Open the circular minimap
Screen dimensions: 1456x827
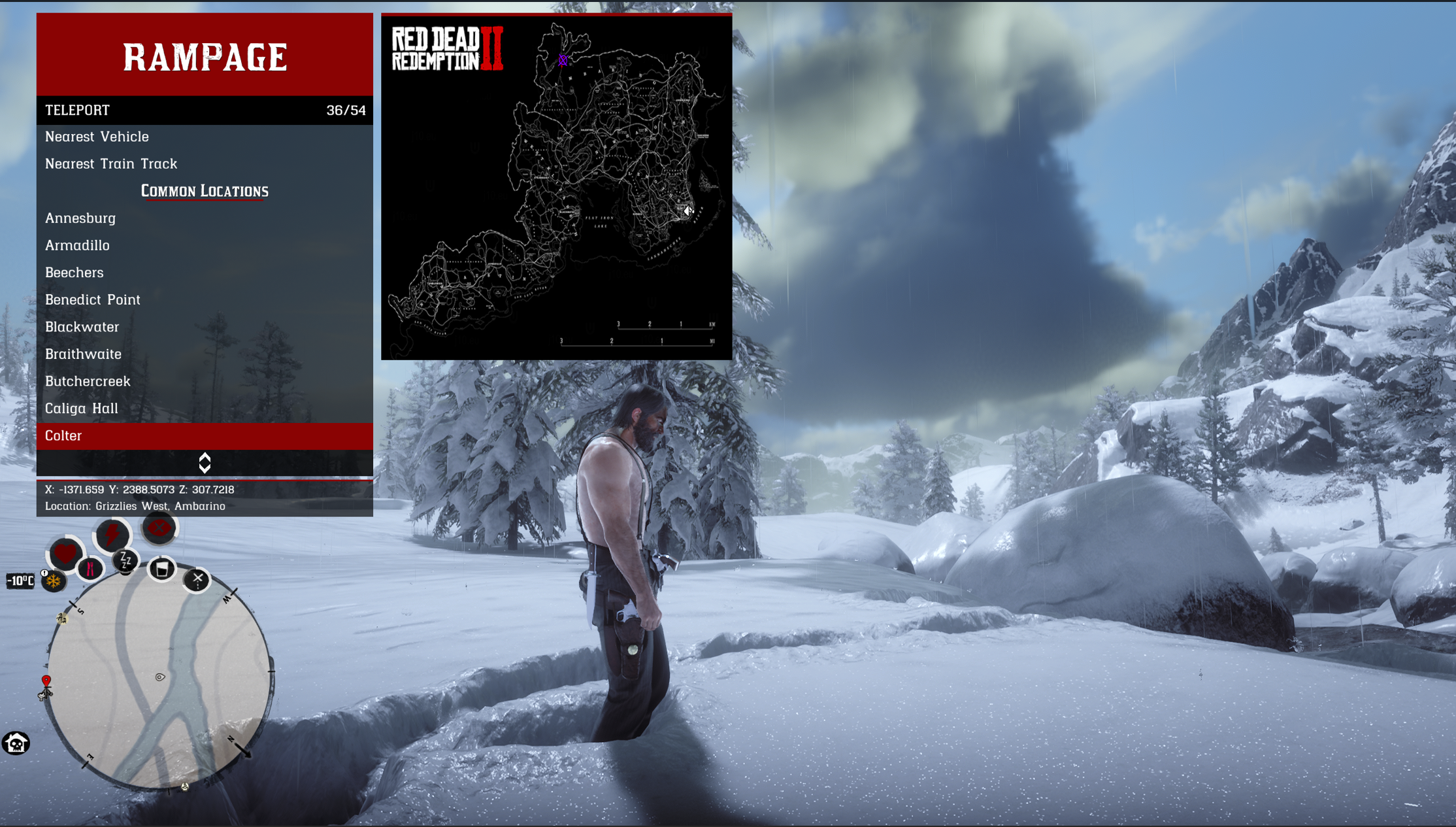pyautogui.click(x=159, y=680)
